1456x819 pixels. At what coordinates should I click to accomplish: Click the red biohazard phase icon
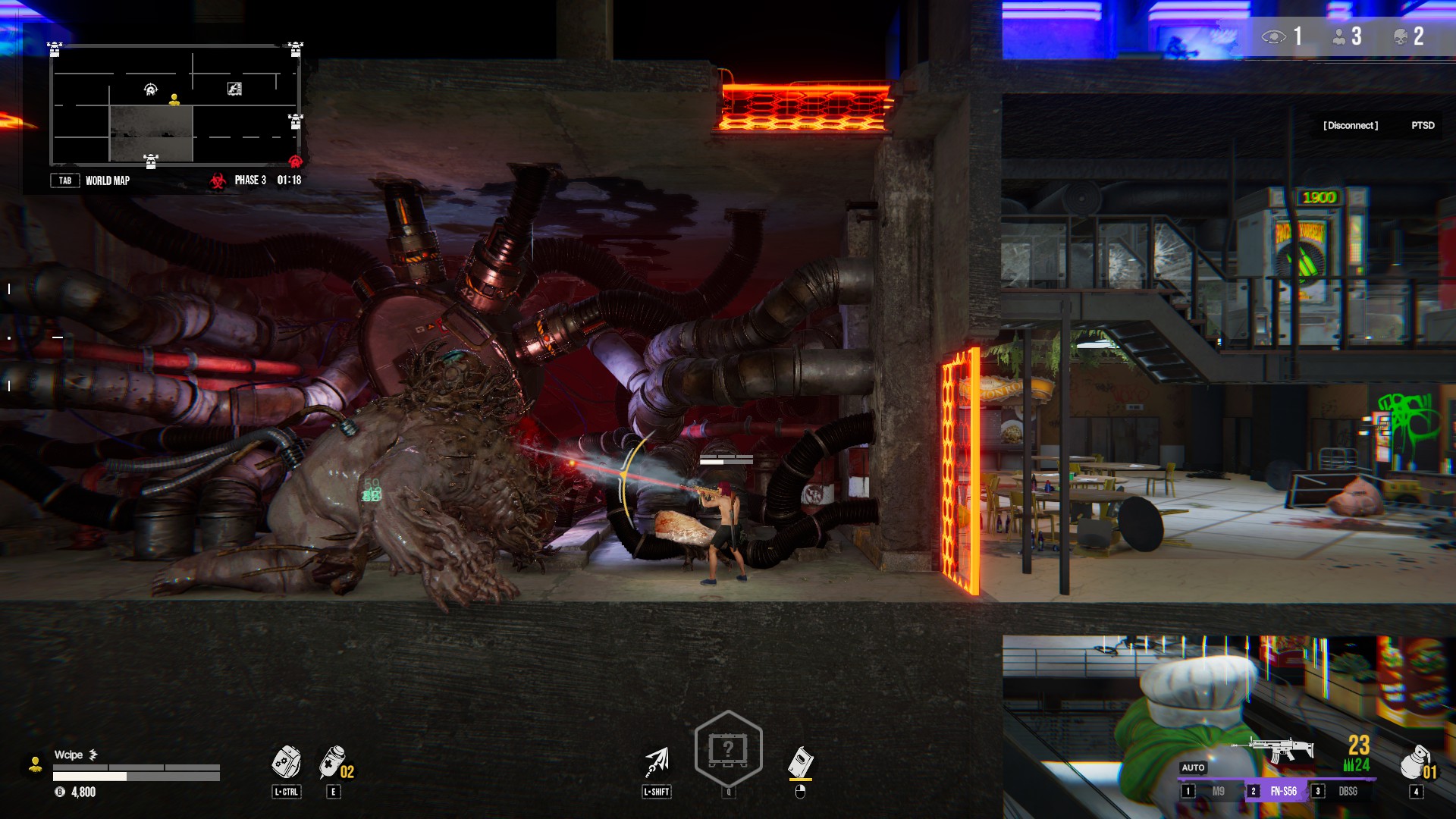(218, 180)
